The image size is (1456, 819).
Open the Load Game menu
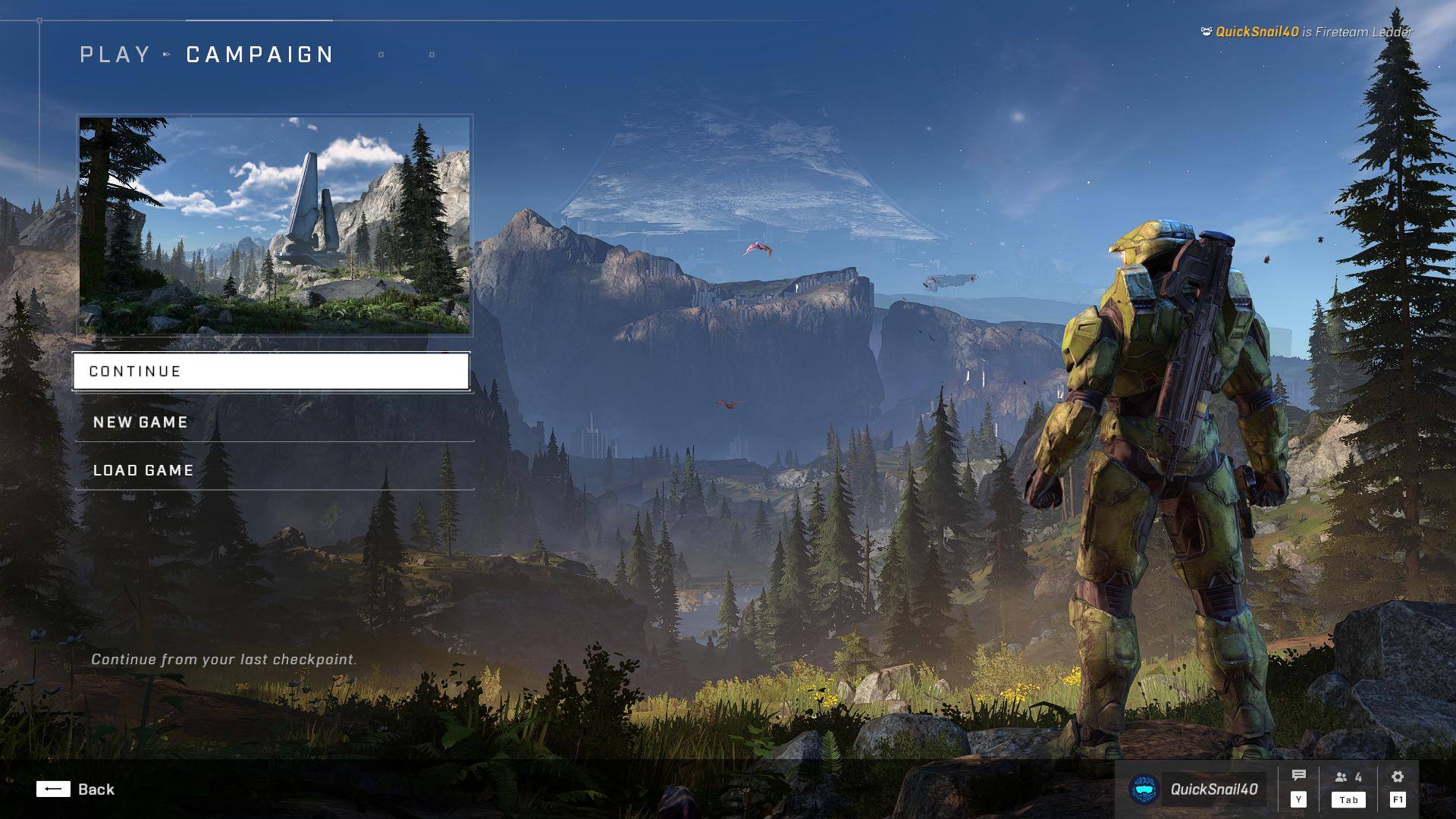click(273, 470)
